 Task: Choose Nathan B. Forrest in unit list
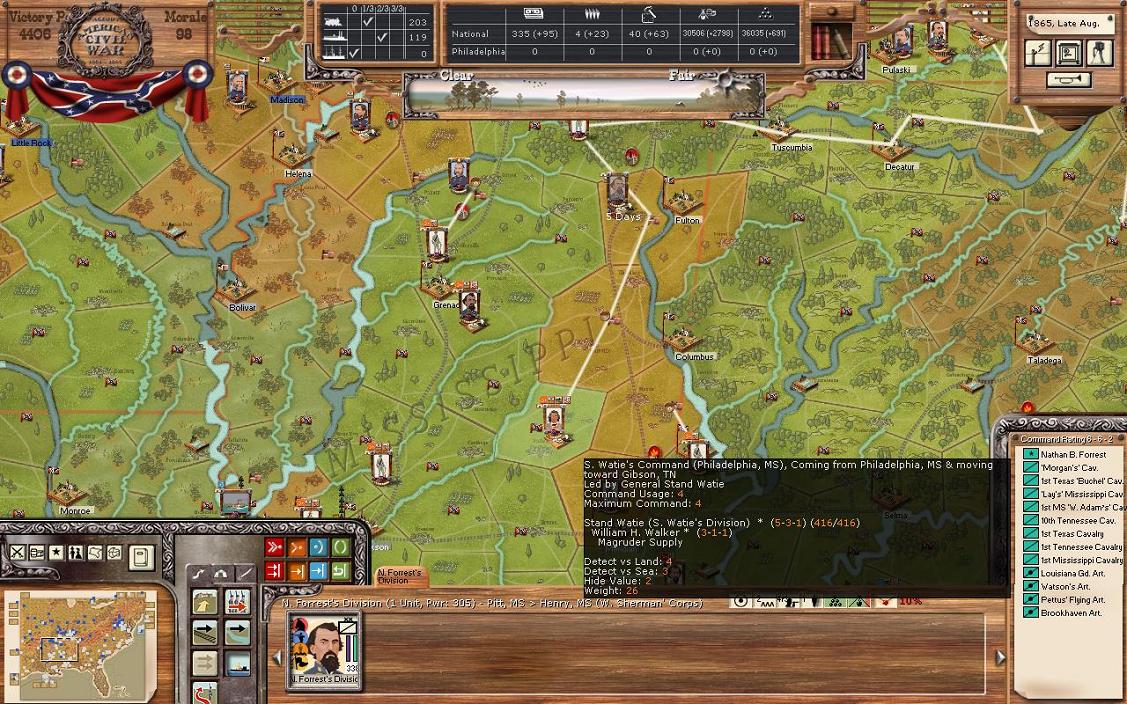click(x=1073, y=455)
